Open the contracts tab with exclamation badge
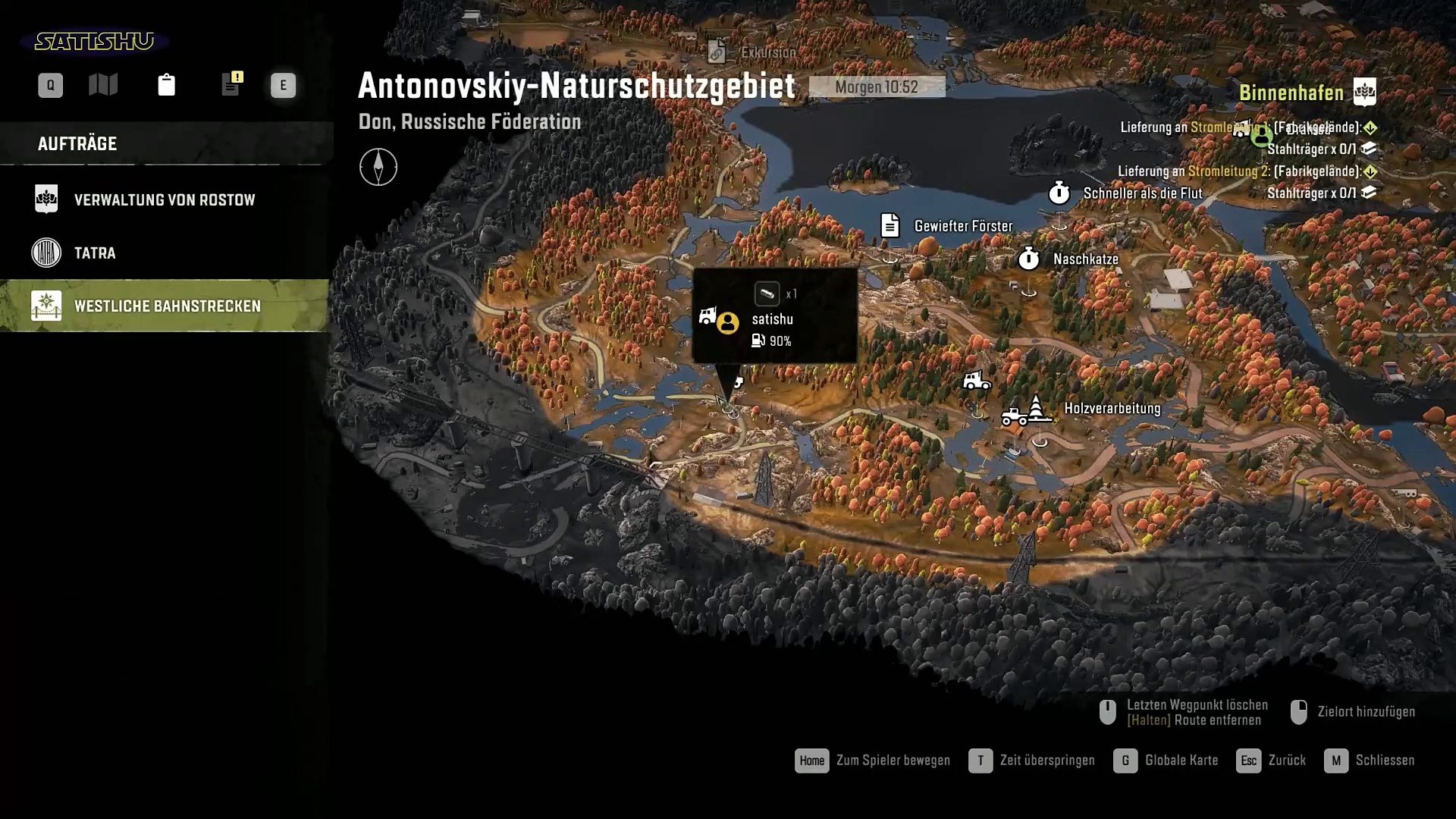 pyautogui.click(x=231, y=84)
